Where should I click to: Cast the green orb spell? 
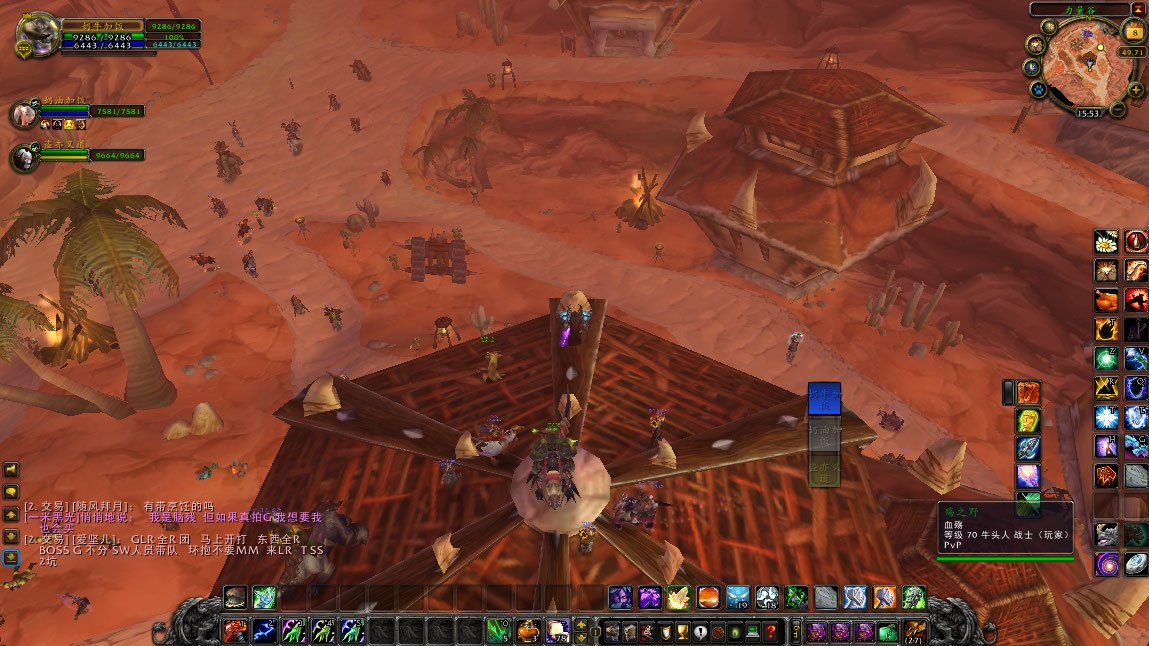[1106, 359]
